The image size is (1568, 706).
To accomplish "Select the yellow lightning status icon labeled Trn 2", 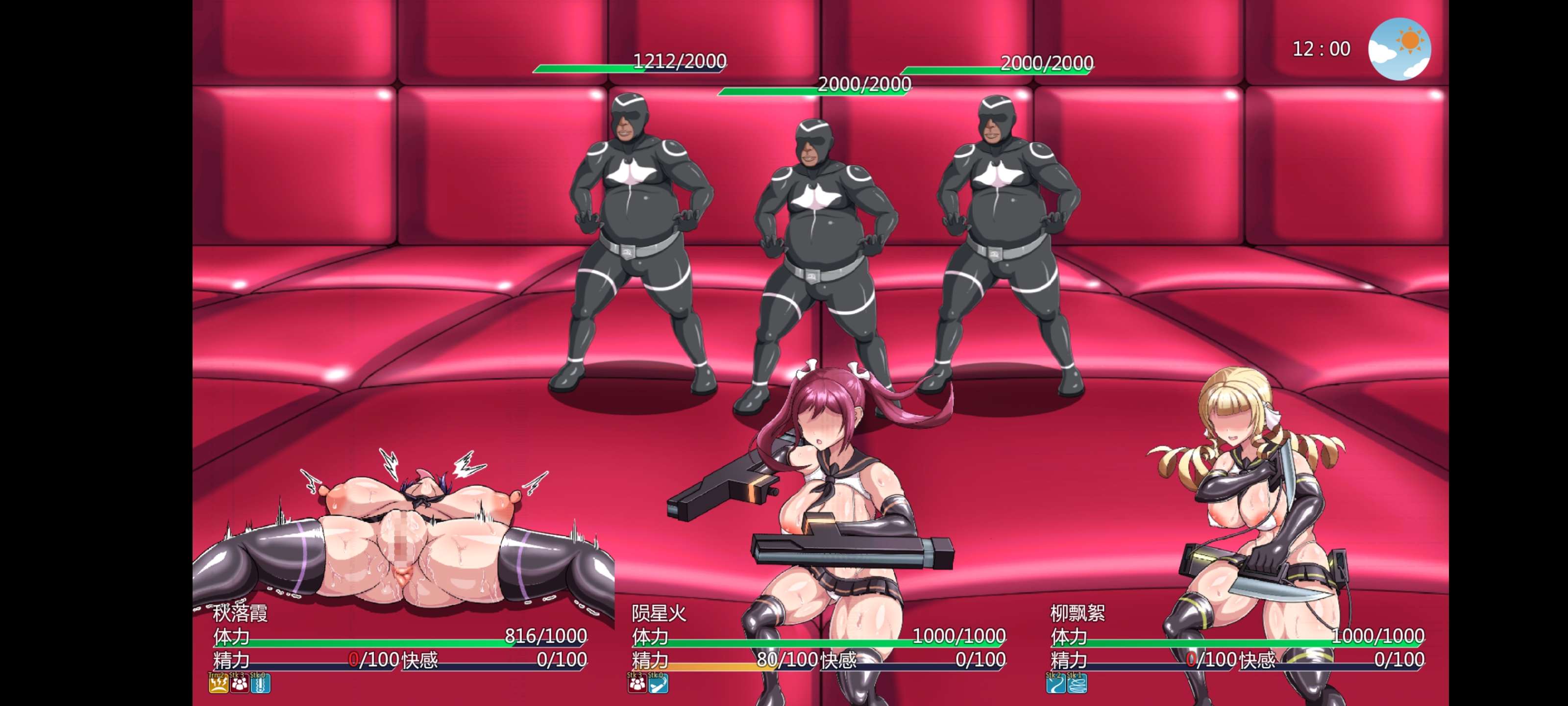I will [x=219, y=684].
